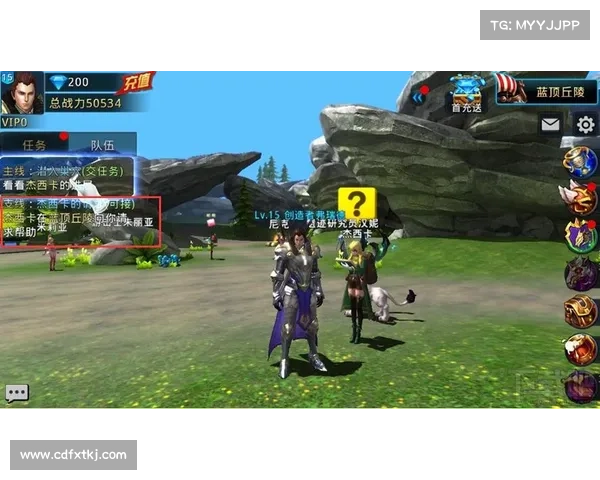
Task: Click the yellow question mark quest marker
Action: (356, 203)
